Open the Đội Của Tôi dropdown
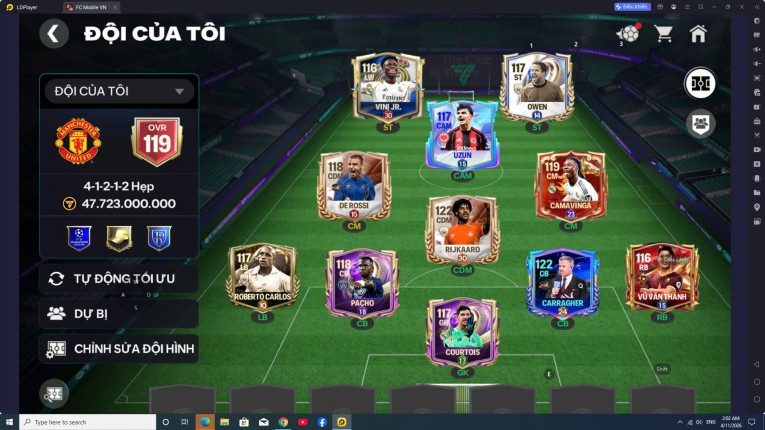The image size is (765, 430). pos(118,91)
